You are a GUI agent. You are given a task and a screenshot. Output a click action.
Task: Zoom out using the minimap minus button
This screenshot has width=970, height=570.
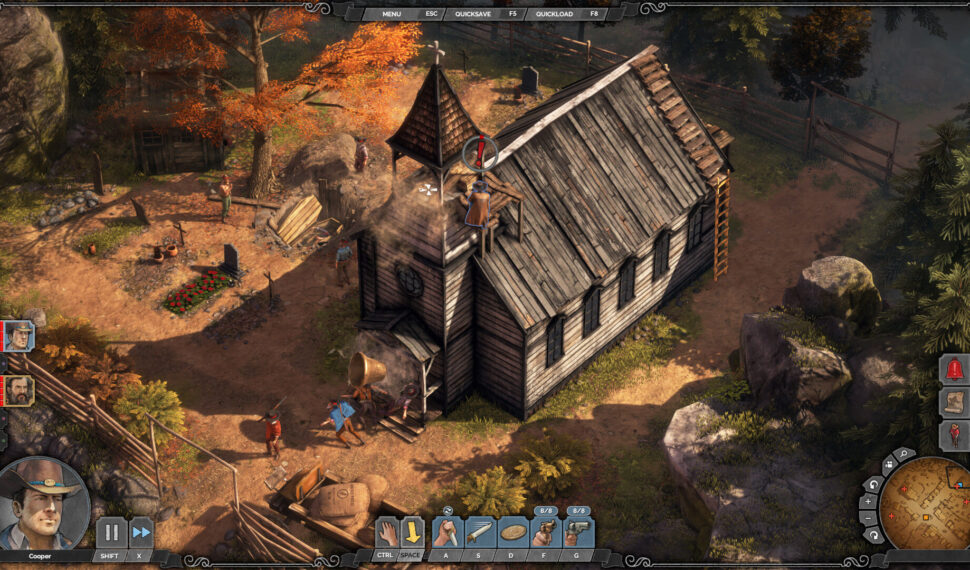(868, 518)
